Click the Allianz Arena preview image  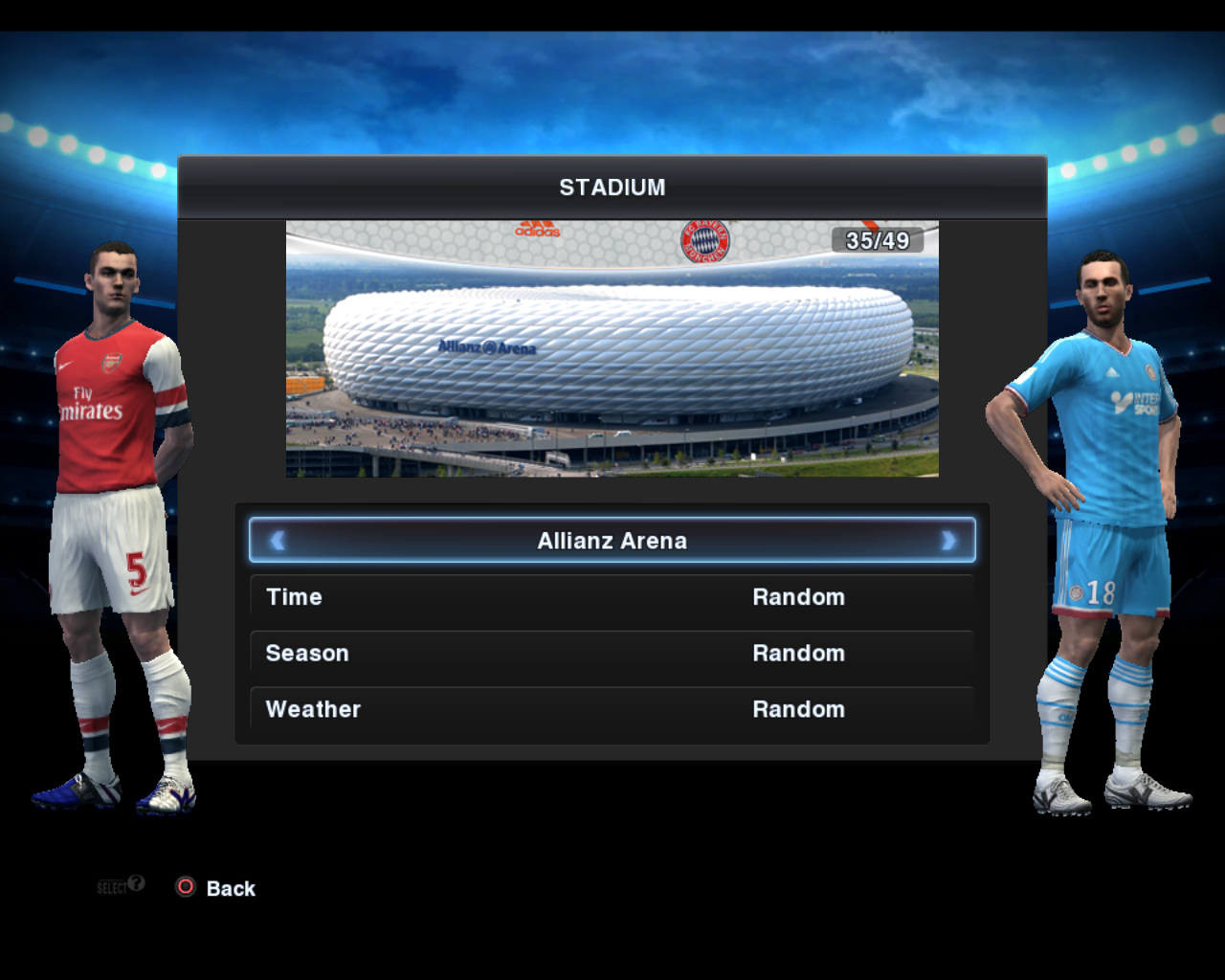(612, 349)
